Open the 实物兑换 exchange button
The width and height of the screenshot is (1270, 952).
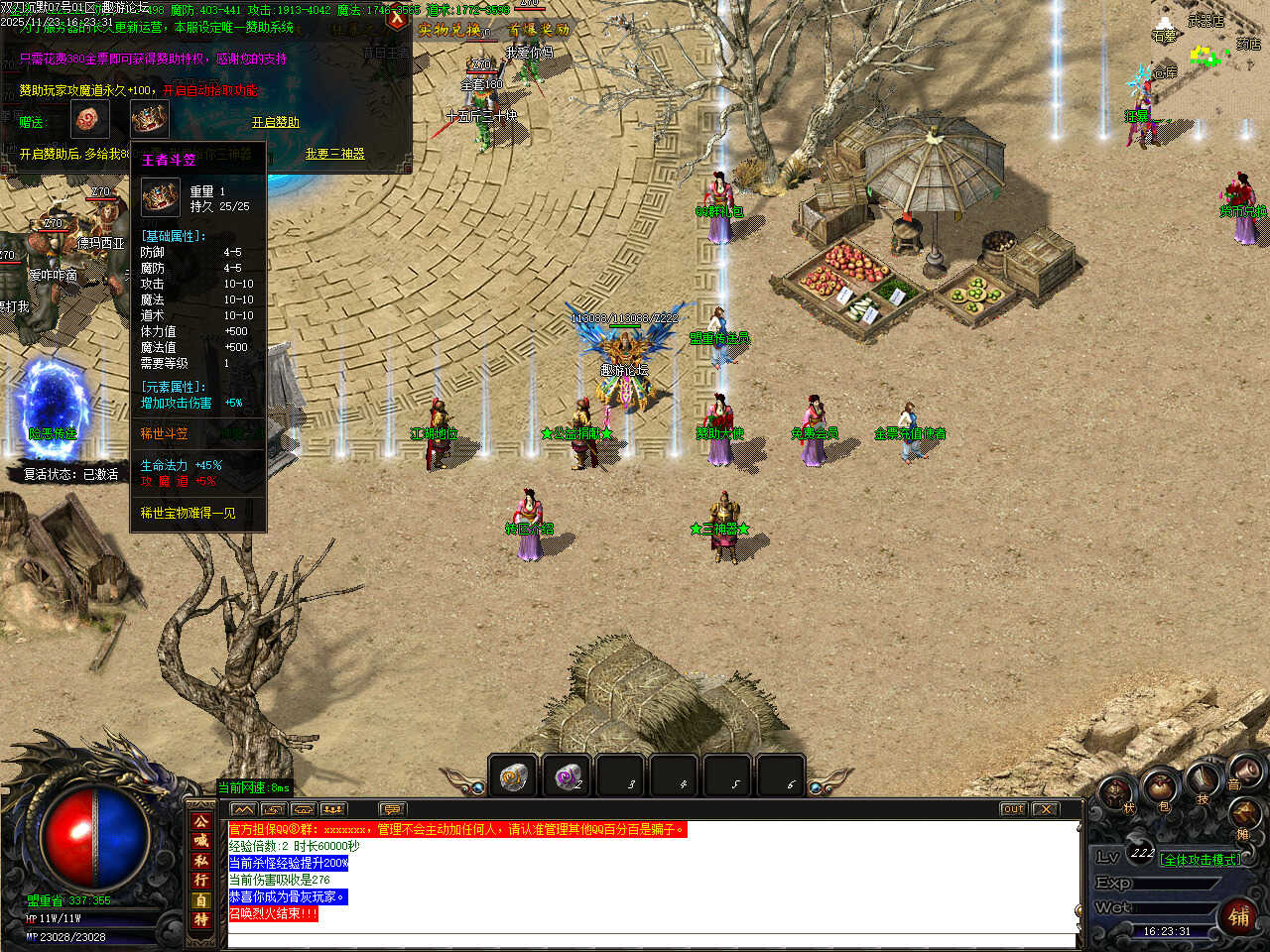449,30
